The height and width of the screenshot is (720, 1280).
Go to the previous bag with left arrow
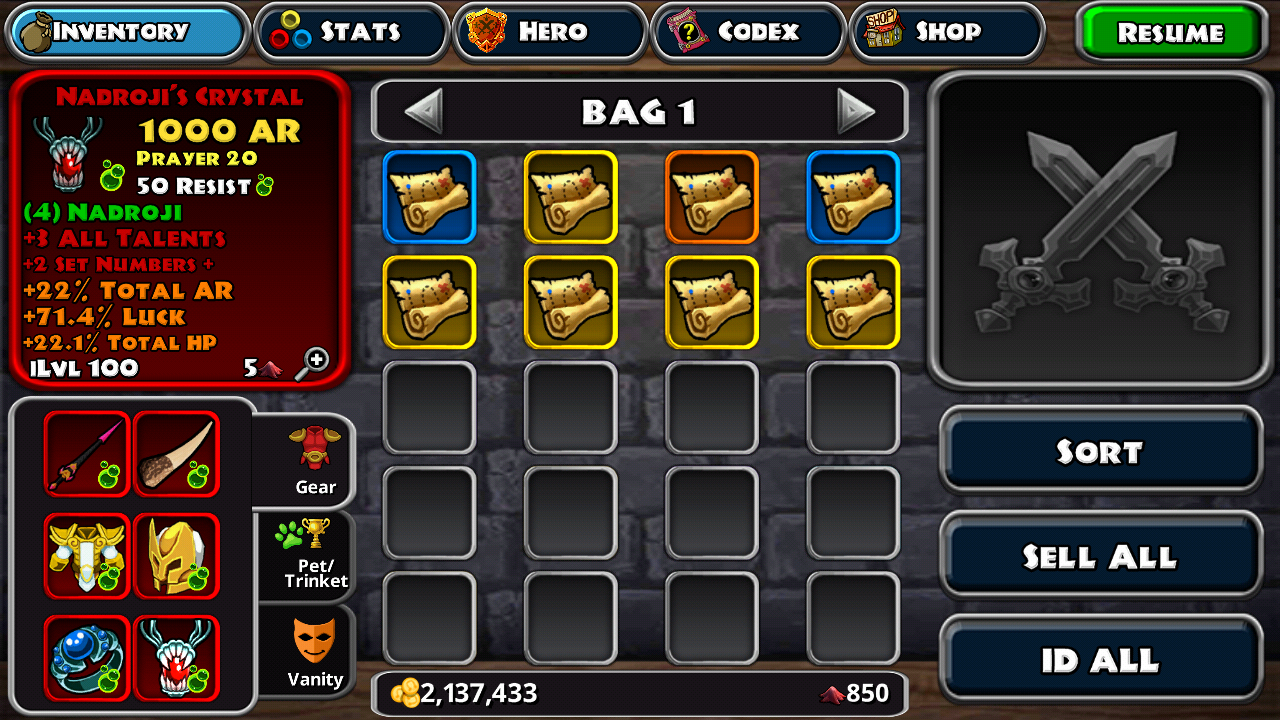tap(423, 111)
